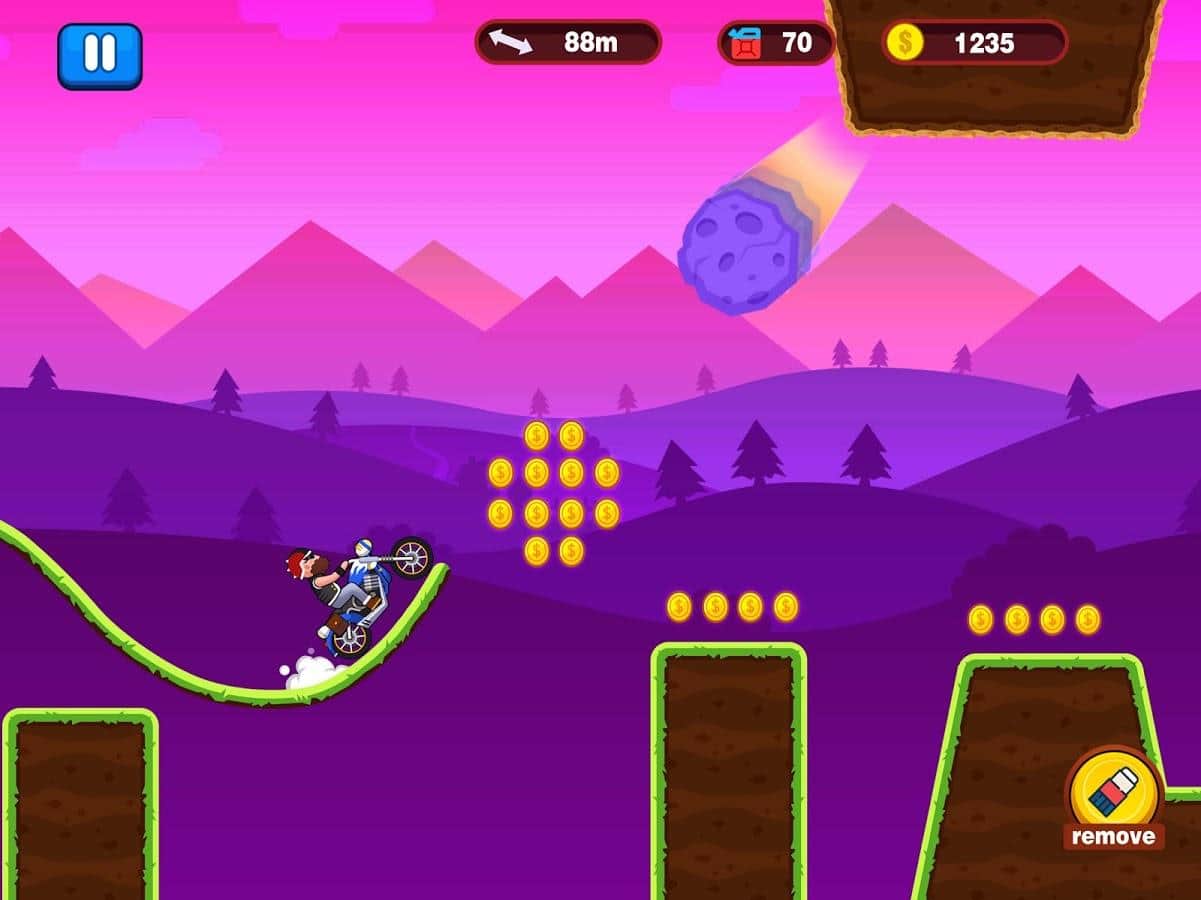Pause the game with the blue button

(99, 55)
